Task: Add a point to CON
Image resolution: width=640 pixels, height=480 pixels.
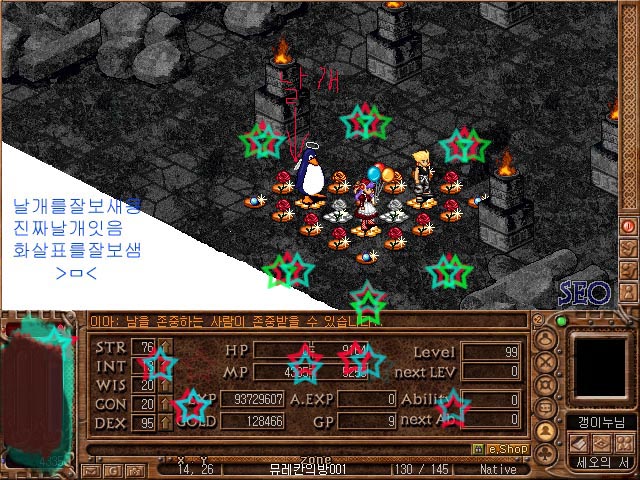Action: 166,404
